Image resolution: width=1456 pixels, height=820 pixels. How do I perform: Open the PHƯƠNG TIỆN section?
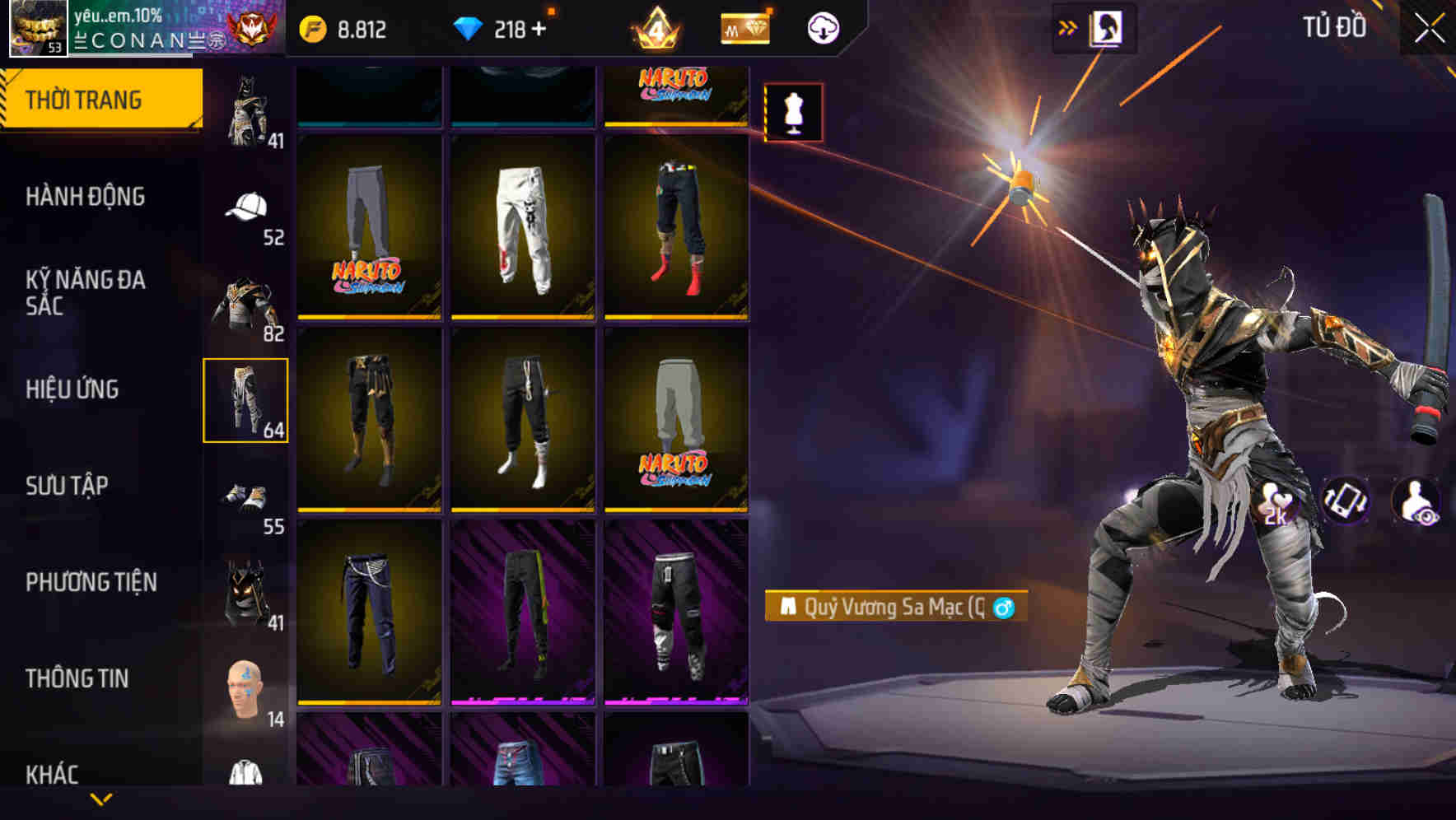pyautogui.click(x=92, y=581)
